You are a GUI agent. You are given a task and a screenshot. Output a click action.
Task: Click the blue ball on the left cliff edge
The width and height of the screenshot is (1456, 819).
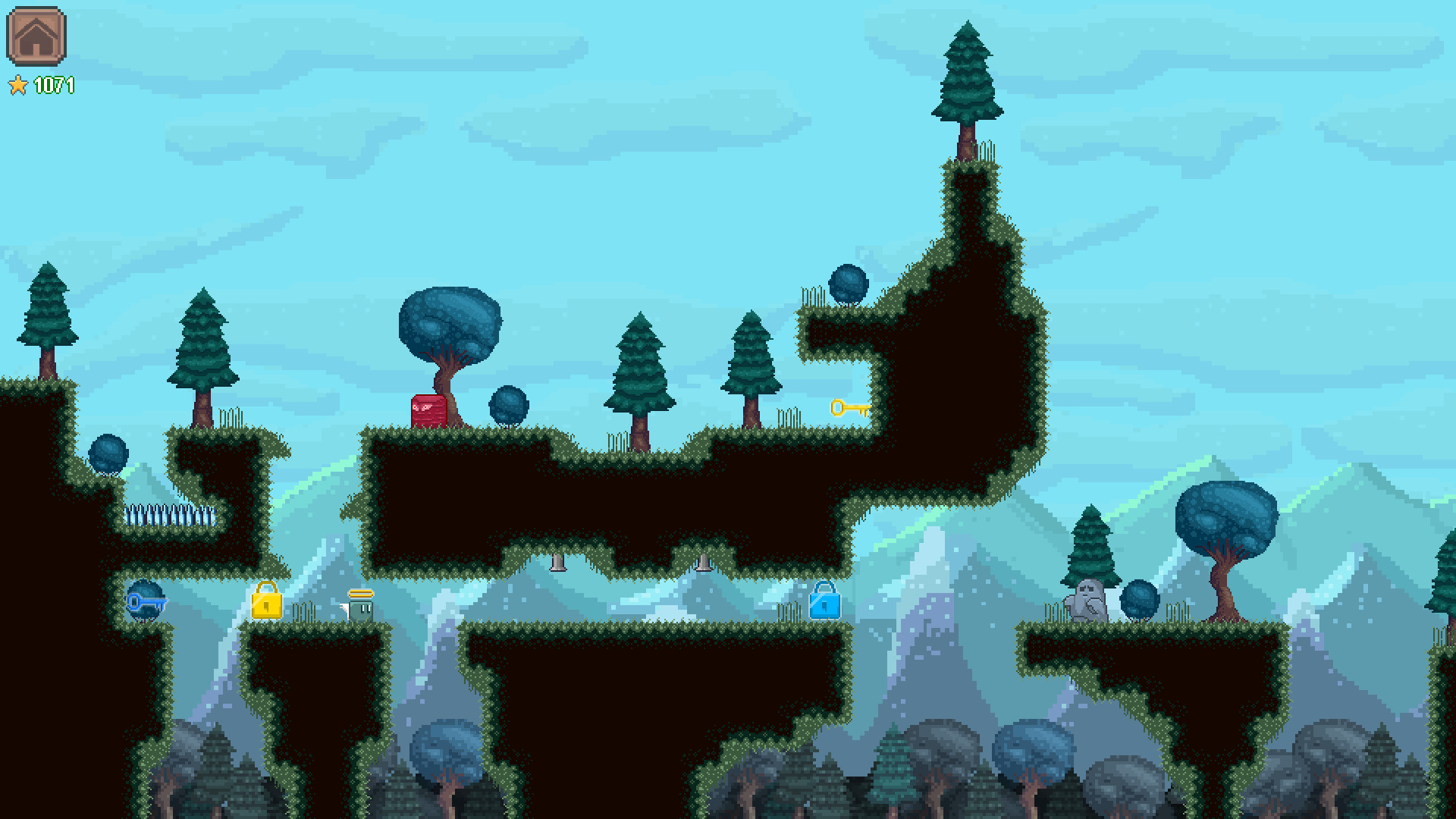108,453
